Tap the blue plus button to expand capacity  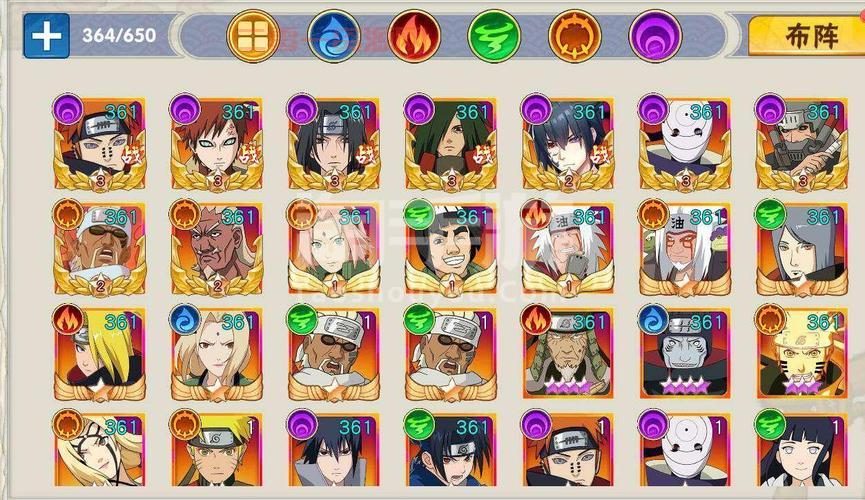coord(46,35)
